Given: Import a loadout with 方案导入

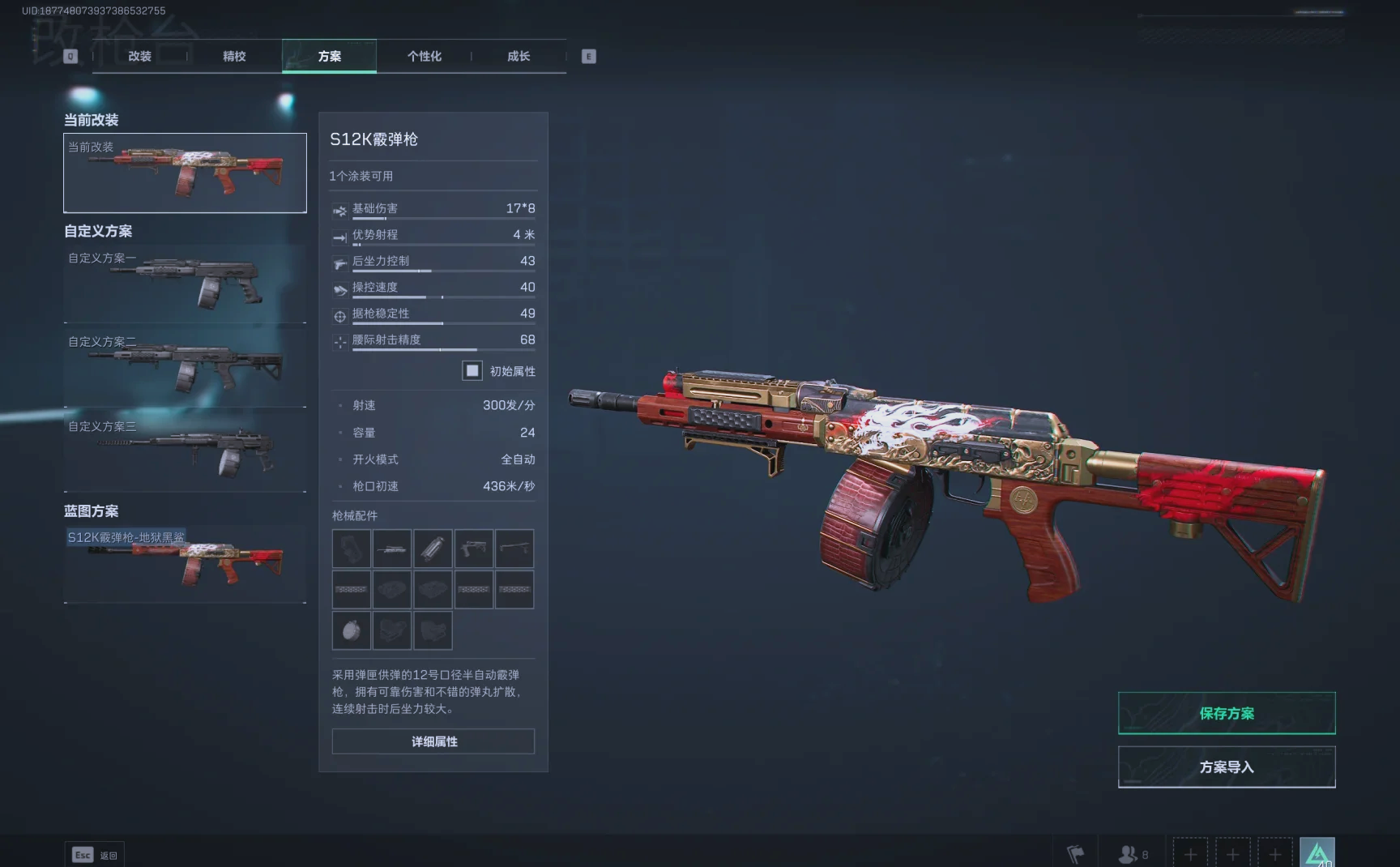Looking at the screenshot, I should [x=1226, y=767].
